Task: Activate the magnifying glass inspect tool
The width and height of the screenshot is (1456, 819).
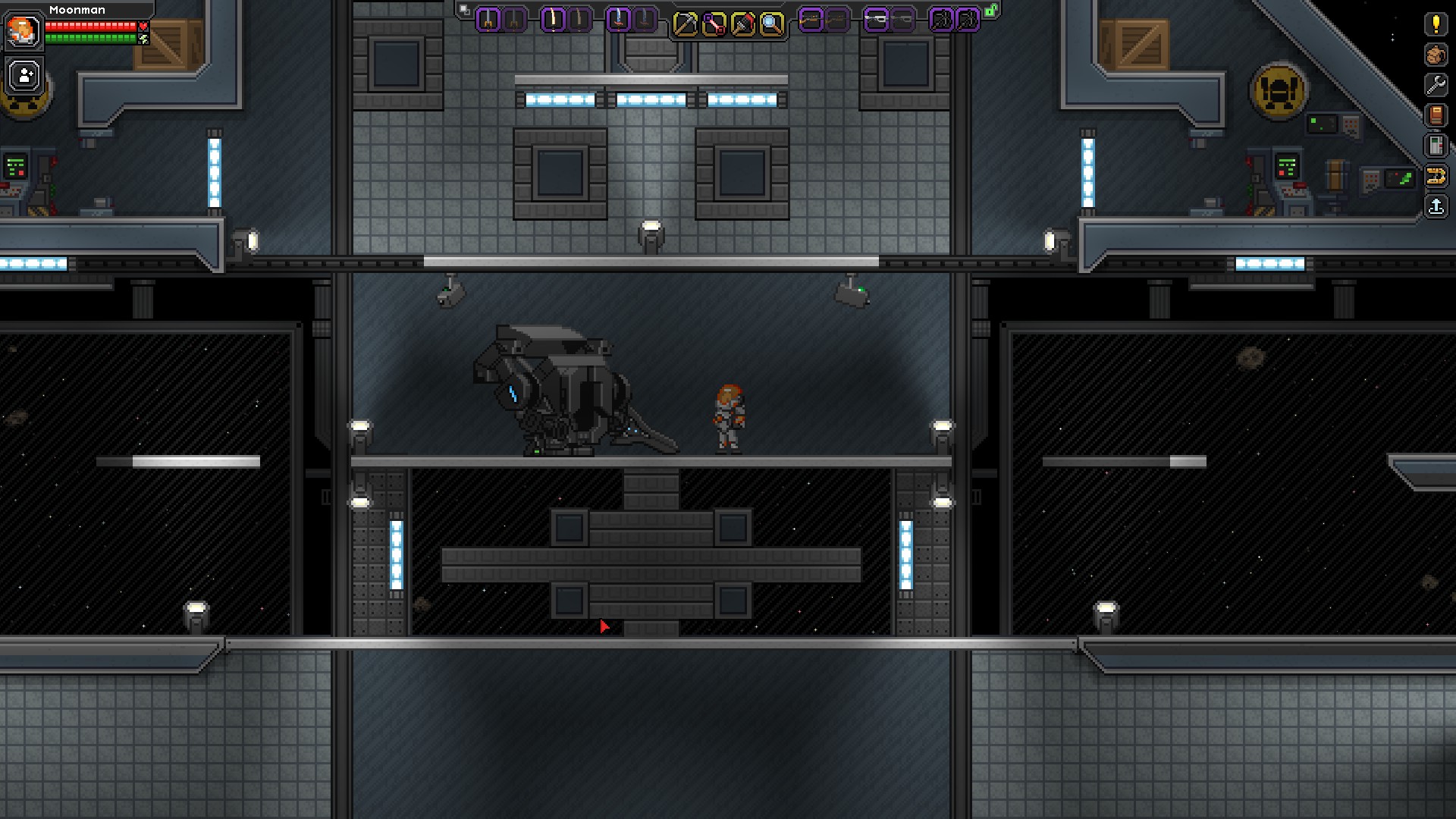Action: coord(771,24)
